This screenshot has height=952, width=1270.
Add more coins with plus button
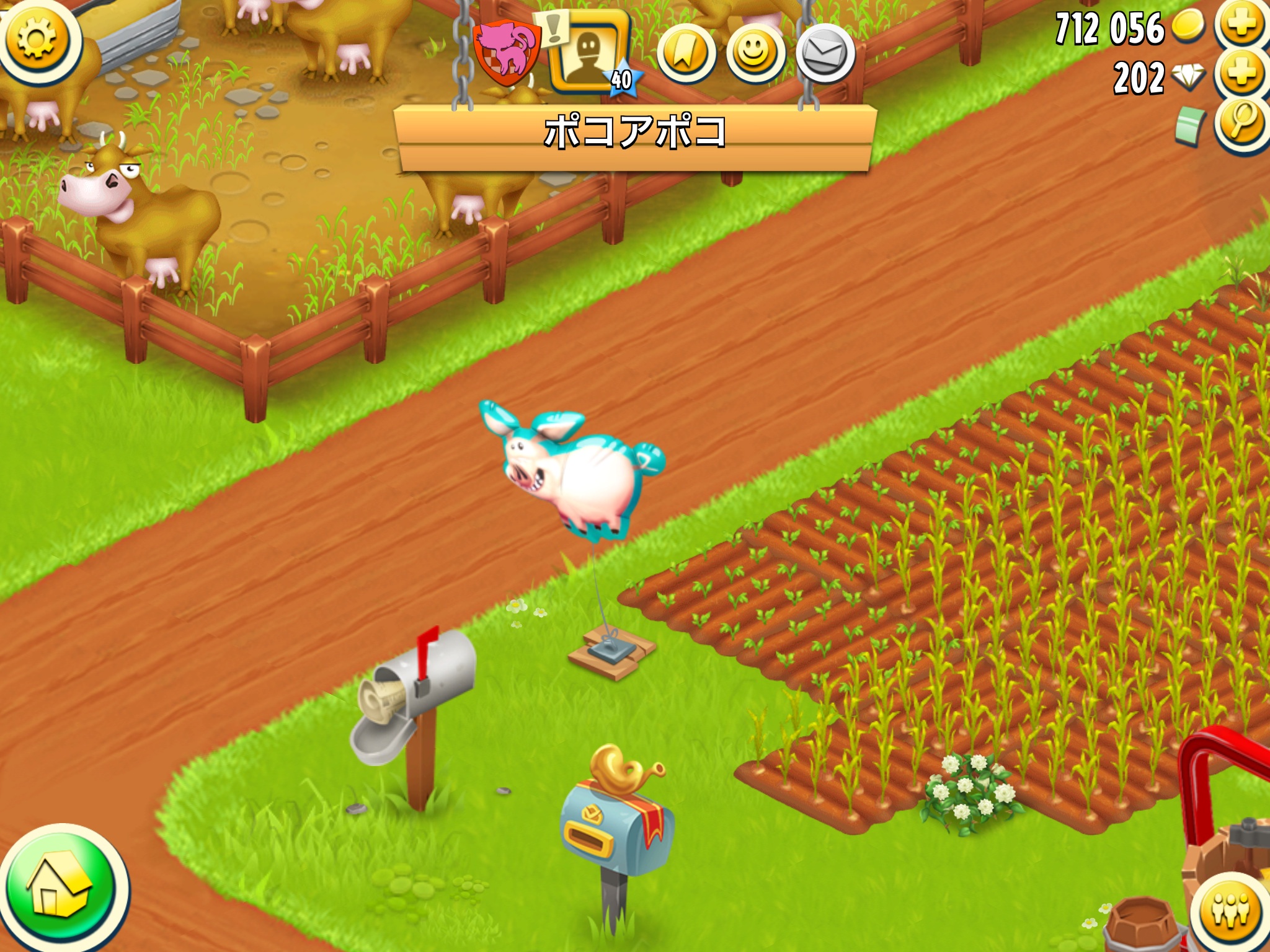(1241, 26)
